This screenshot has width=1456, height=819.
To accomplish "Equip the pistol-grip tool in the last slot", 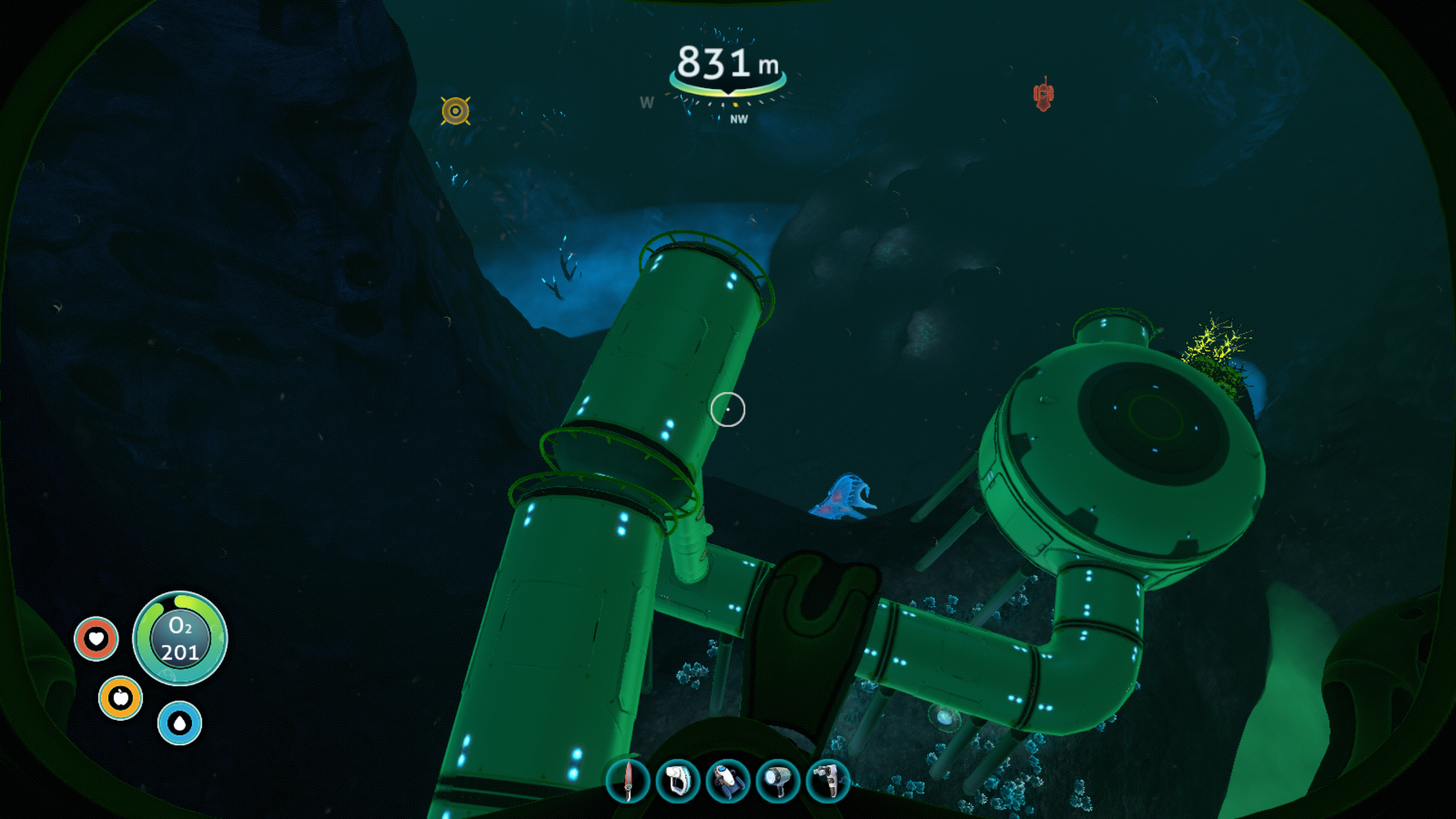I will (828, 781).
